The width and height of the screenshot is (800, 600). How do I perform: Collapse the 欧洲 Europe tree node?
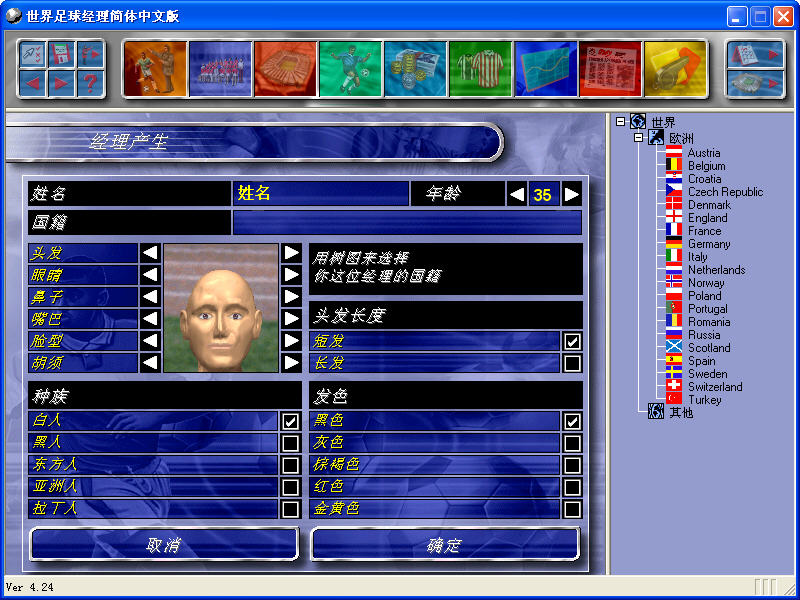[x=639, y=138]
